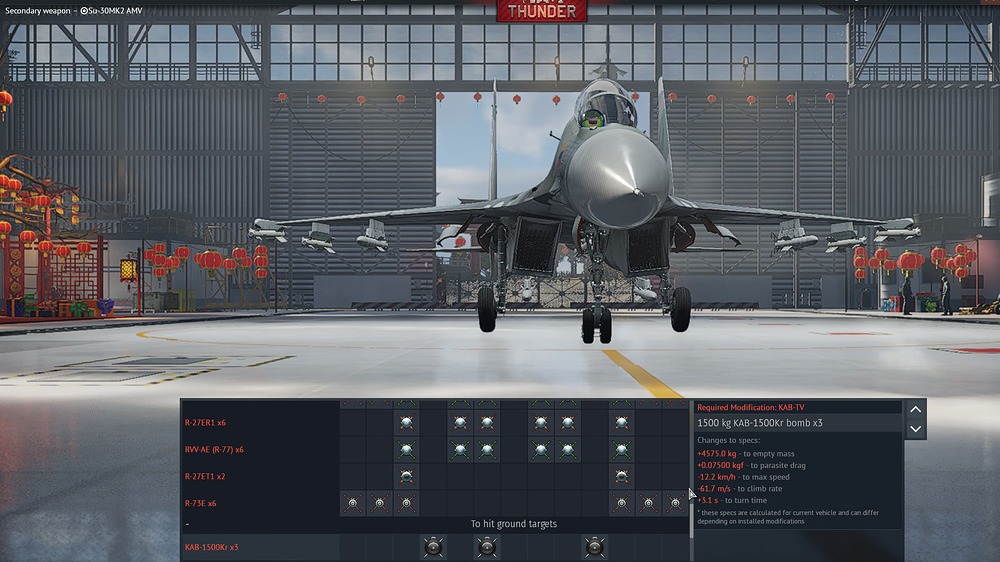The height and width of the screenshot is (562, 1000).
Task: Pick the R-73E x6 missile row
Action: (200, 503)
